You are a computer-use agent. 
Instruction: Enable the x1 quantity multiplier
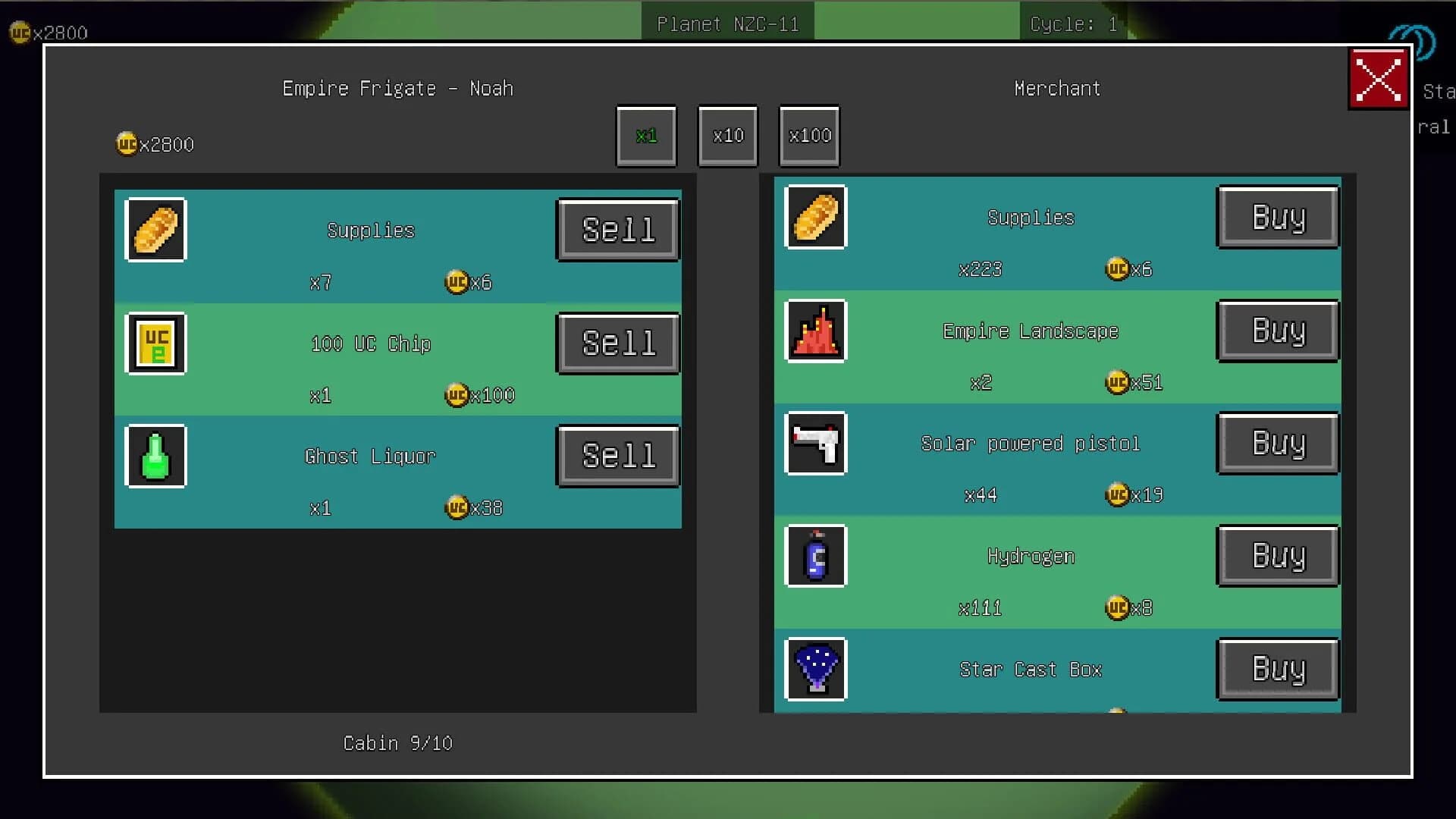(x=645, y=136)
